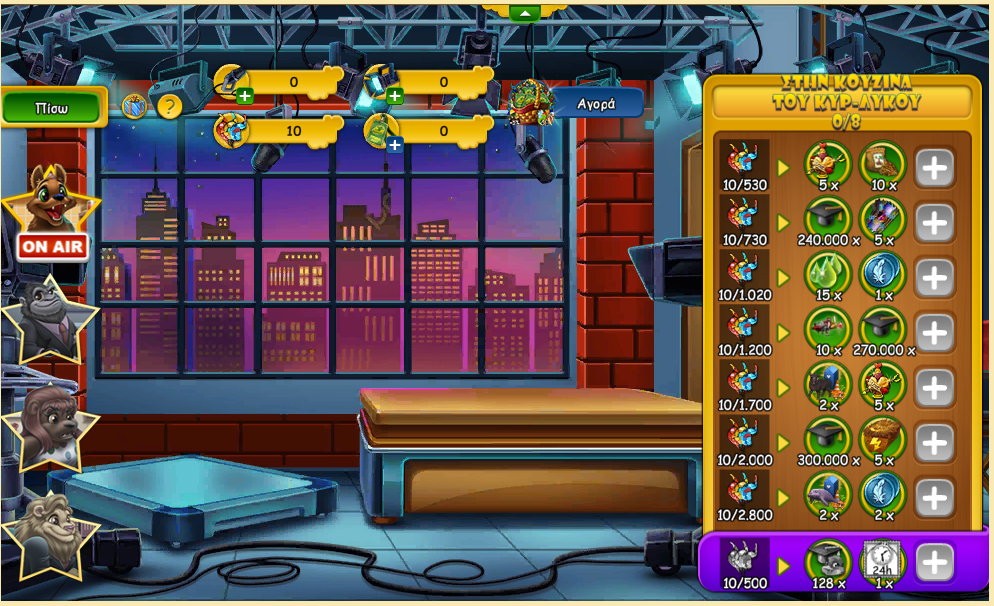Add more green tag currency with plus
The width and height of the screenshot is (994, 606).
coord(394,145)
